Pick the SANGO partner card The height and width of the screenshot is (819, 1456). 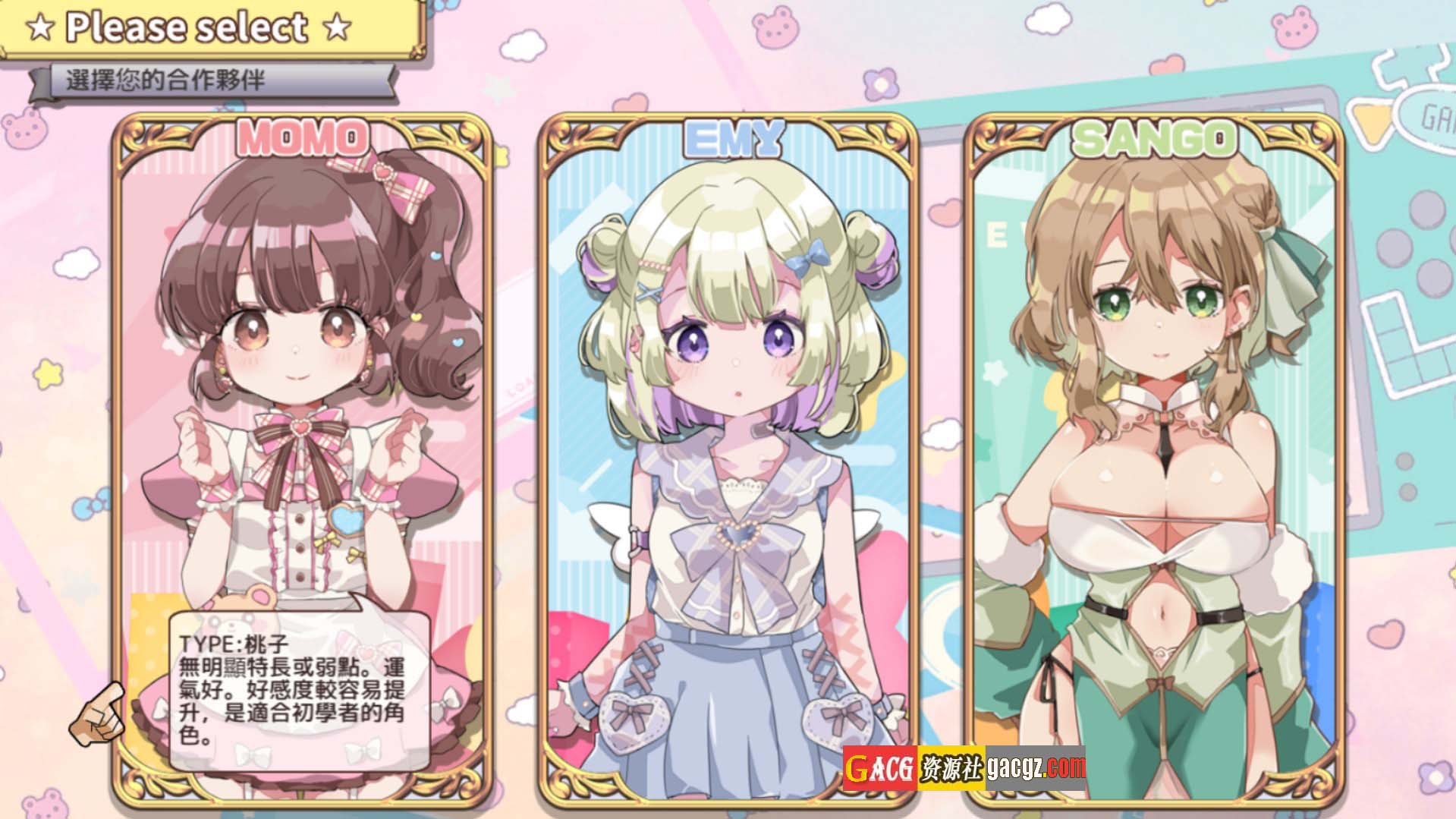(x=1153, y=455)
